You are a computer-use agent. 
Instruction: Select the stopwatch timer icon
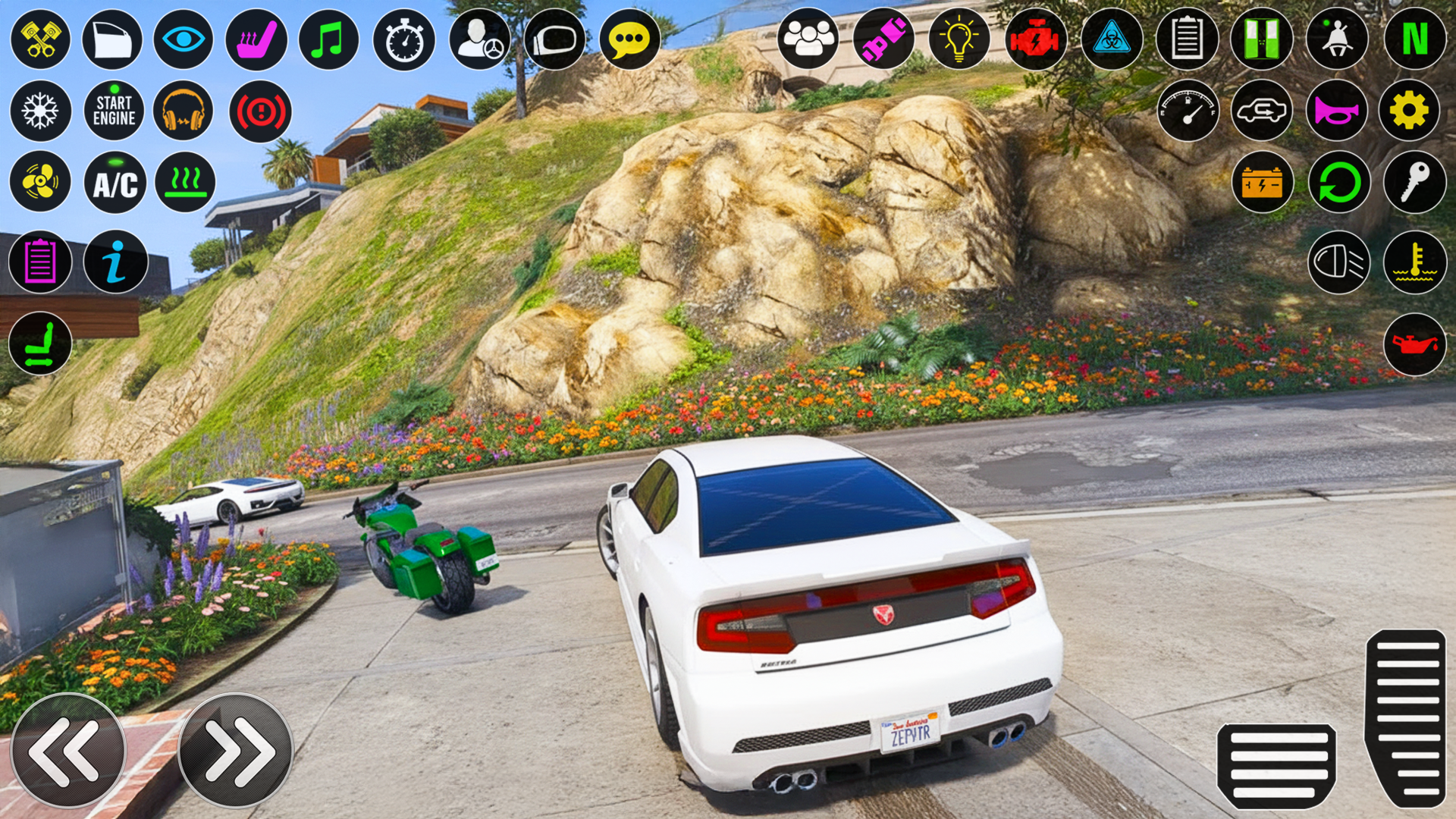pos(404,39)
